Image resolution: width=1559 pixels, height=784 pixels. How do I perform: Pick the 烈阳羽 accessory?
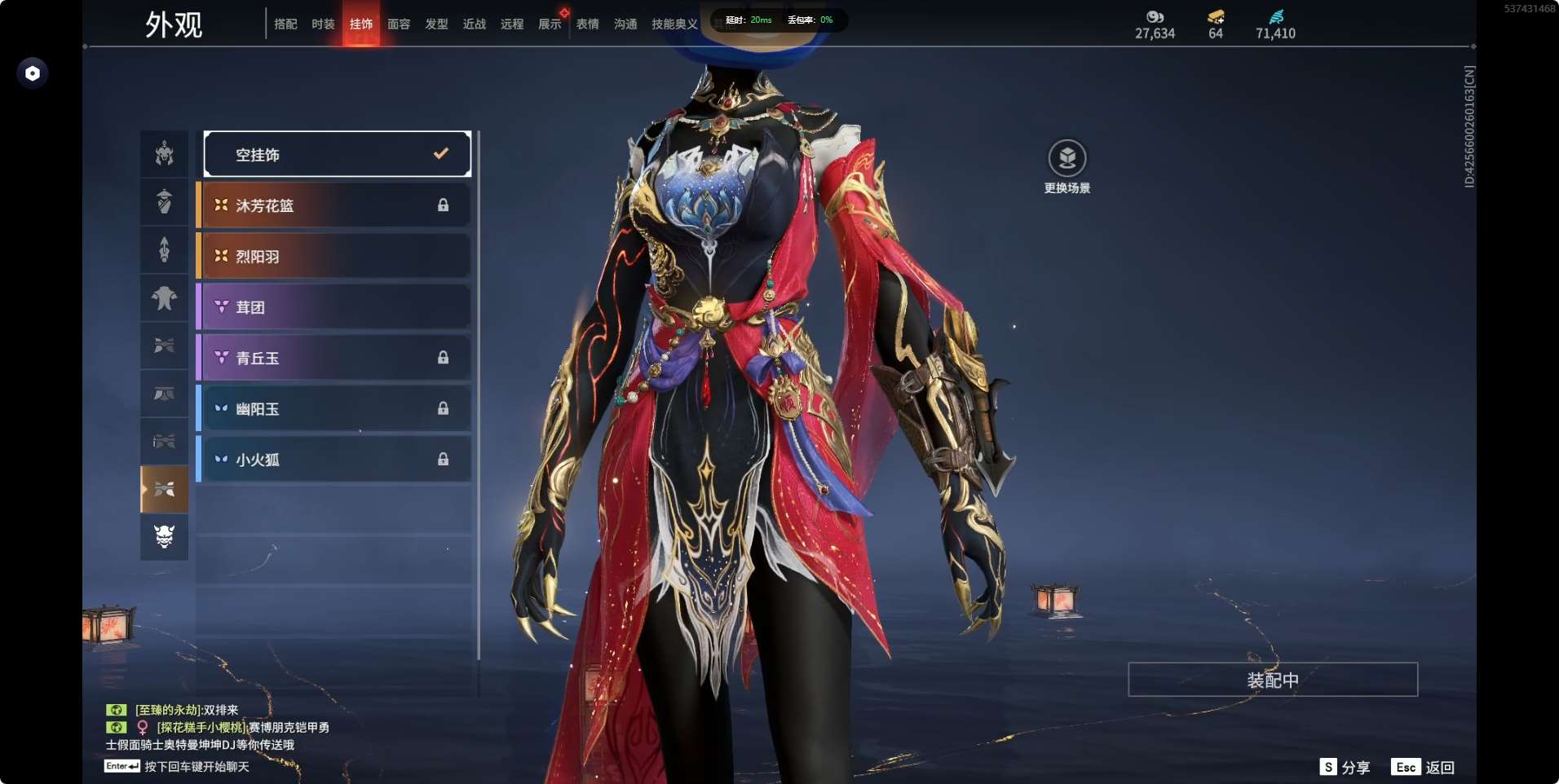pos(334,256)
